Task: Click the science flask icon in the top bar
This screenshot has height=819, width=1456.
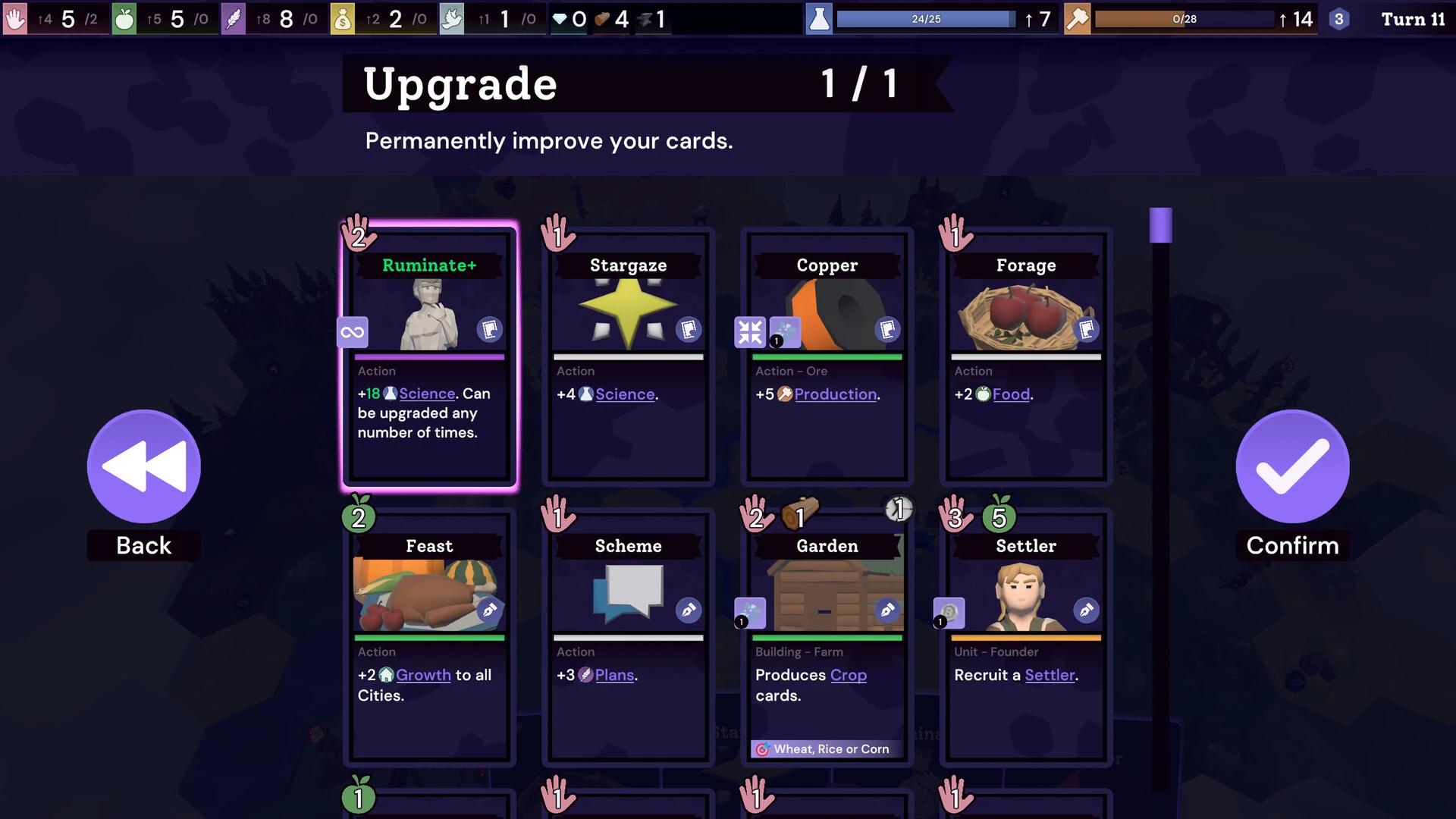Action: tap(820, 19)
